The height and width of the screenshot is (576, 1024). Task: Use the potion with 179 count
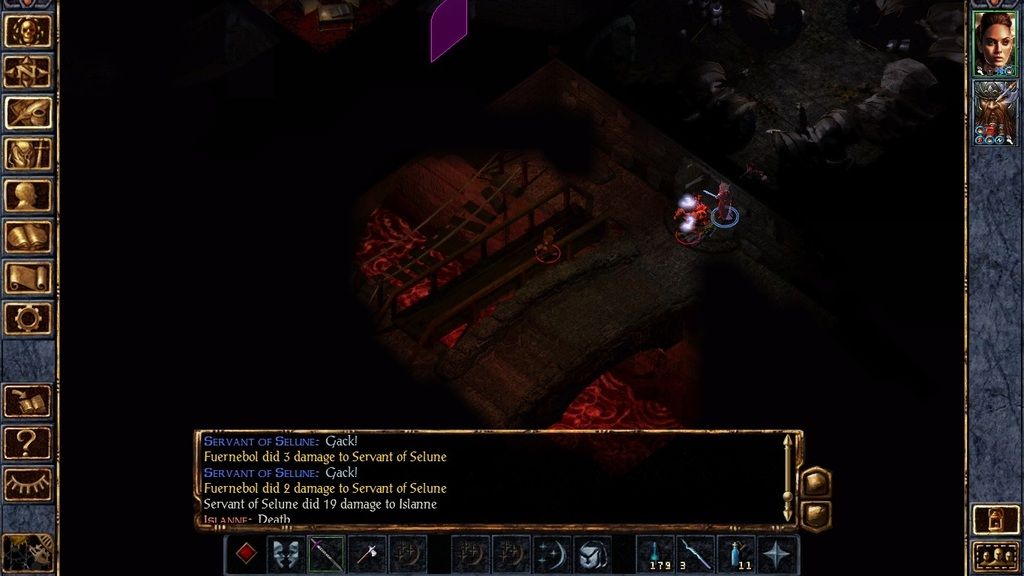(655, 554)
